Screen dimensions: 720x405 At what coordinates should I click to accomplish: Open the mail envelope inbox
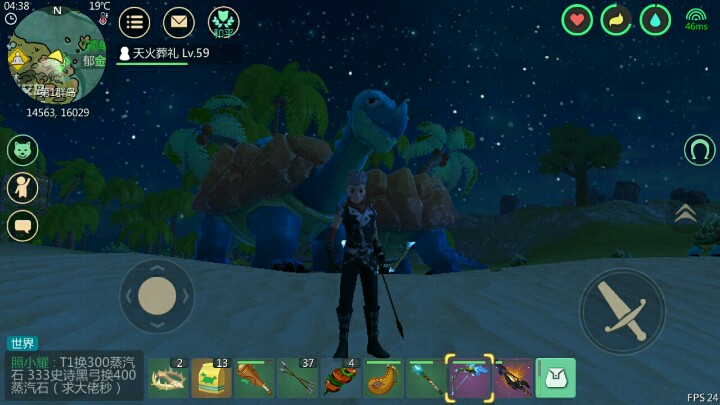click(x=178, y=22)
